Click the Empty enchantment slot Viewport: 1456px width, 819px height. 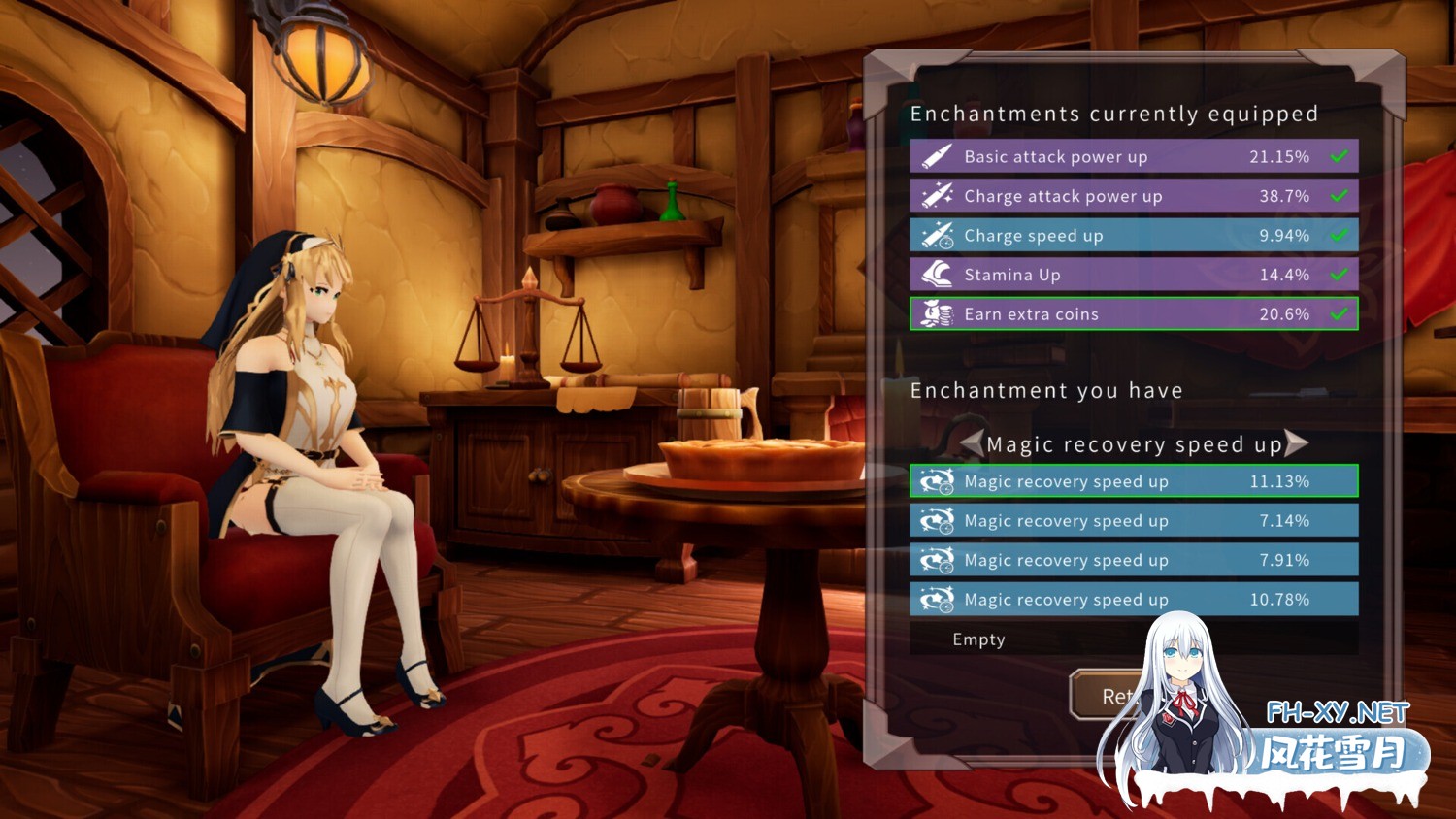click(1029, 639)
